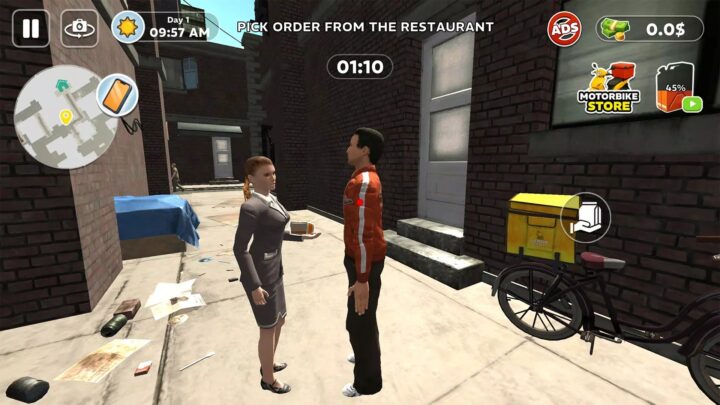The width and height of the screenshot is (720, 405).
Task: Pick up the order with the hand icon
Action: 586,217
